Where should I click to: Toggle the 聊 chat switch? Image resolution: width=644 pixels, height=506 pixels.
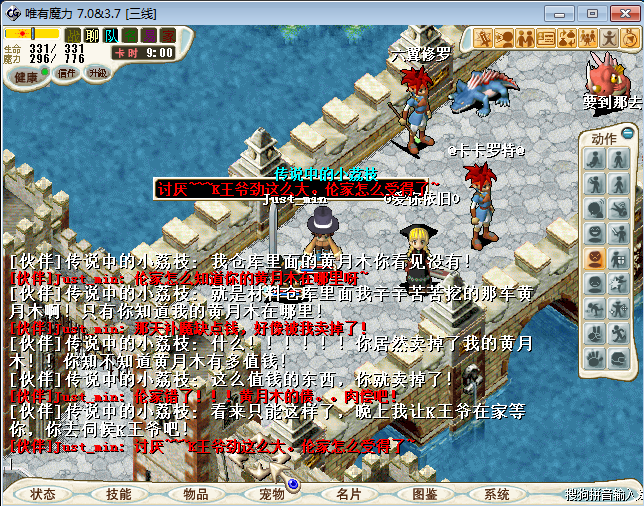click(92, 36)
